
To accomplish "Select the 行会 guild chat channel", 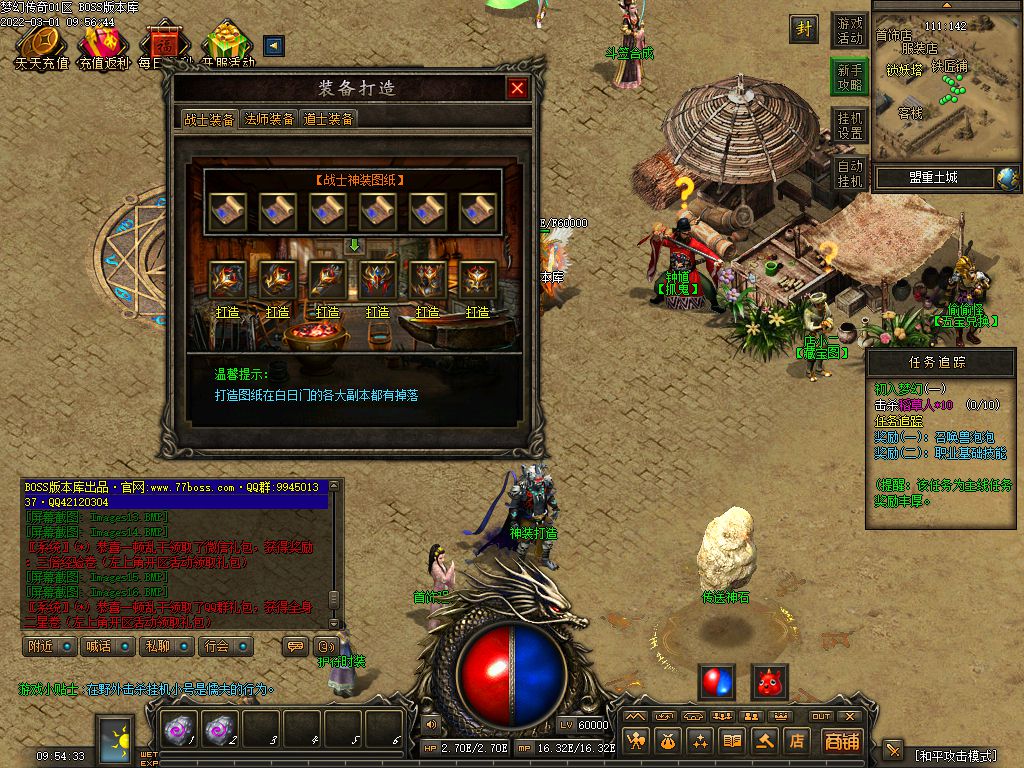I will [x=223, y=646].
